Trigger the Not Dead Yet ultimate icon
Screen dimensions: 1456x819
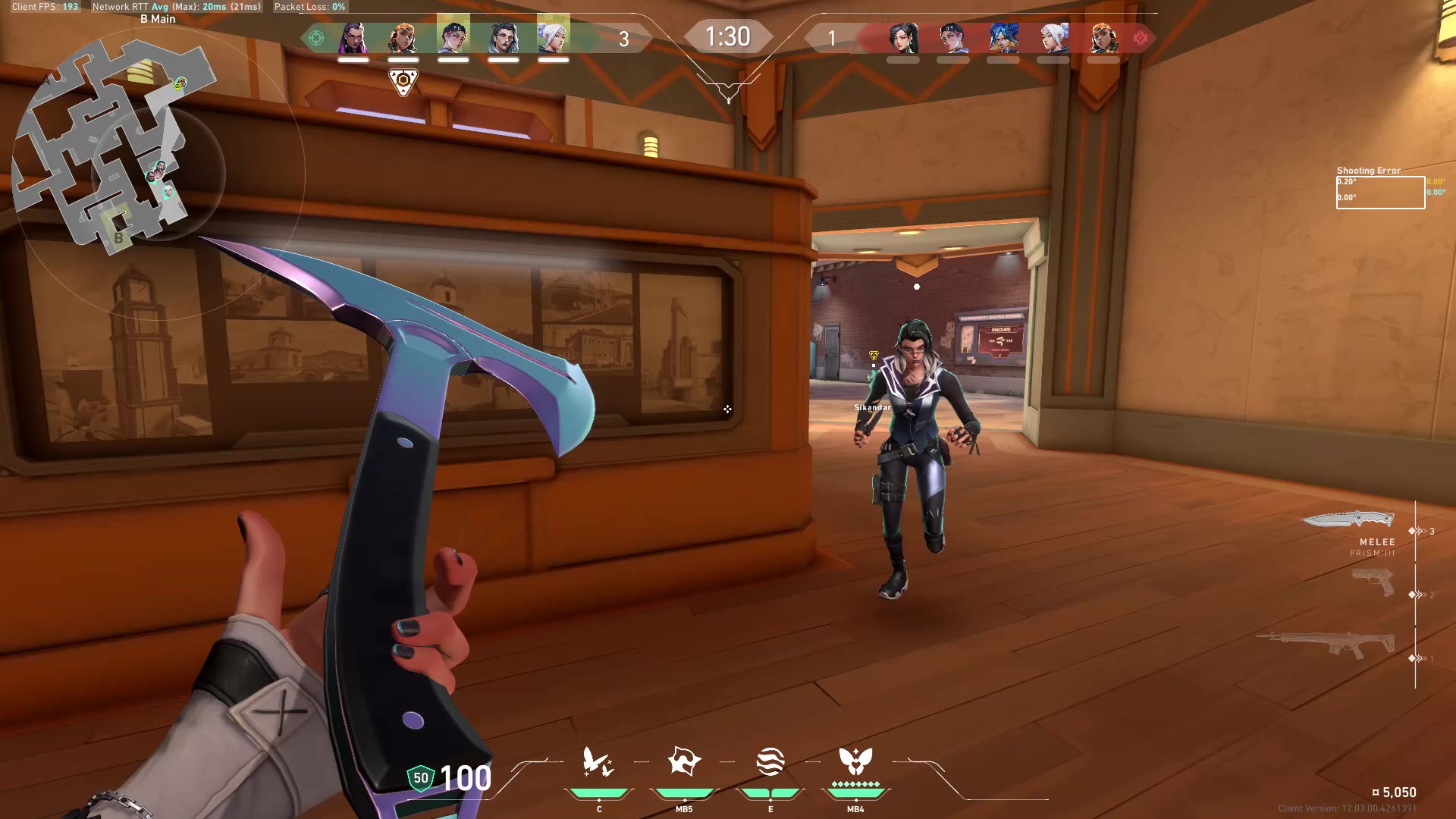(855, 761)
